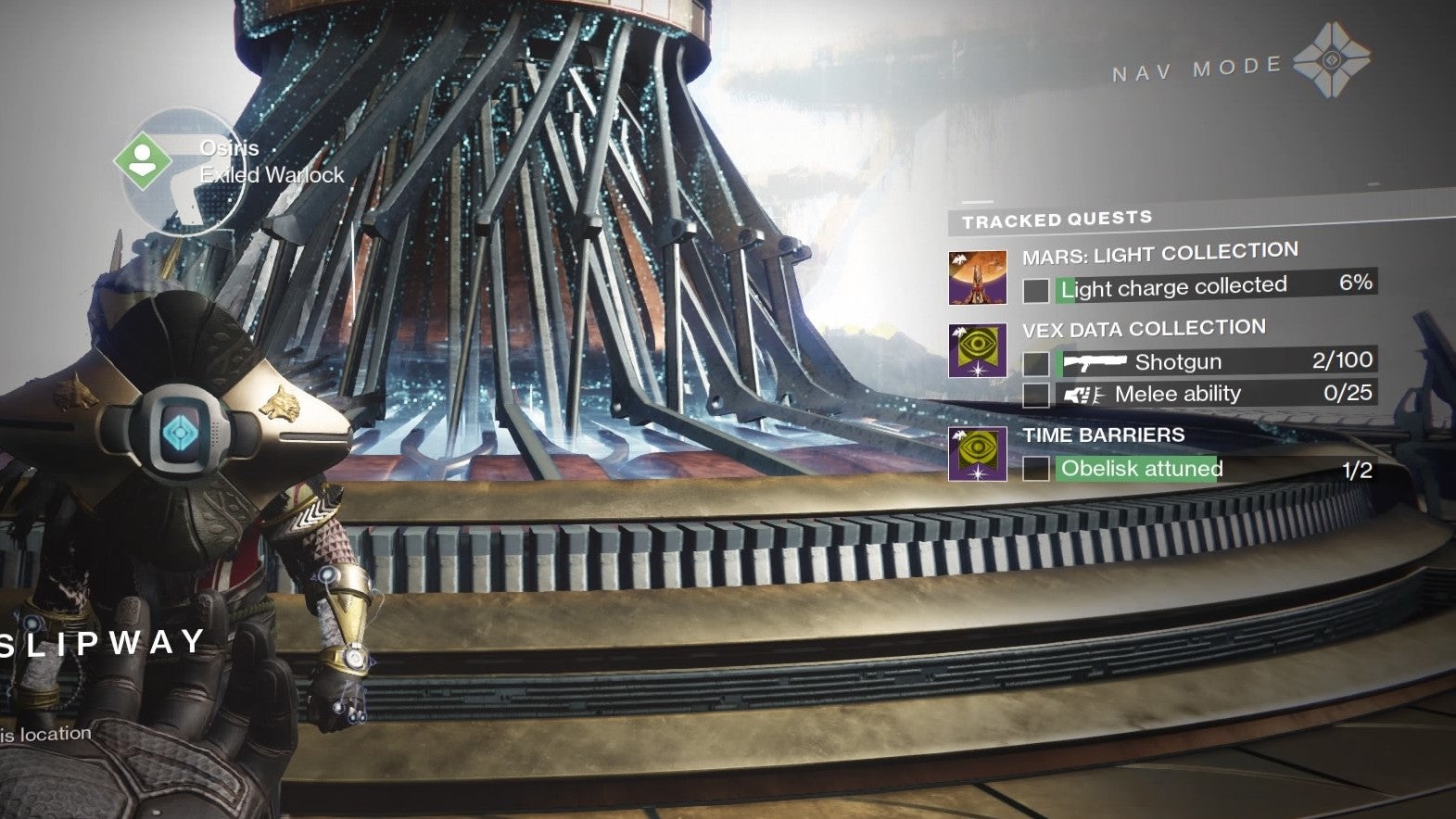Screen dimensions: 1456x819
Task: Tick the Shotgun objective checkbox
Action: click(x=1035, y=363)
